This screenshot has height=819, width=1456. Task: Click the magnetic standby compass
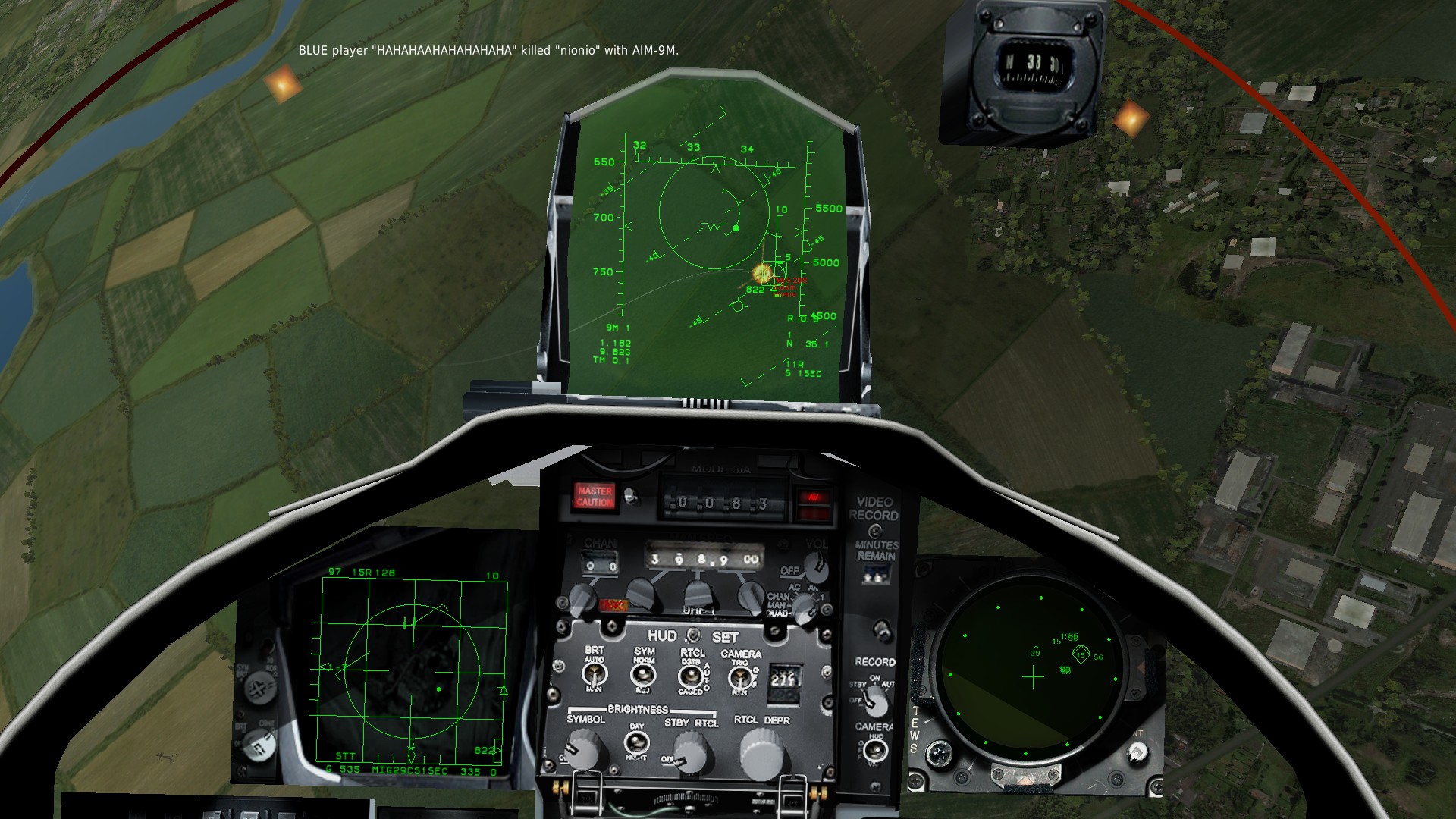1032,64
